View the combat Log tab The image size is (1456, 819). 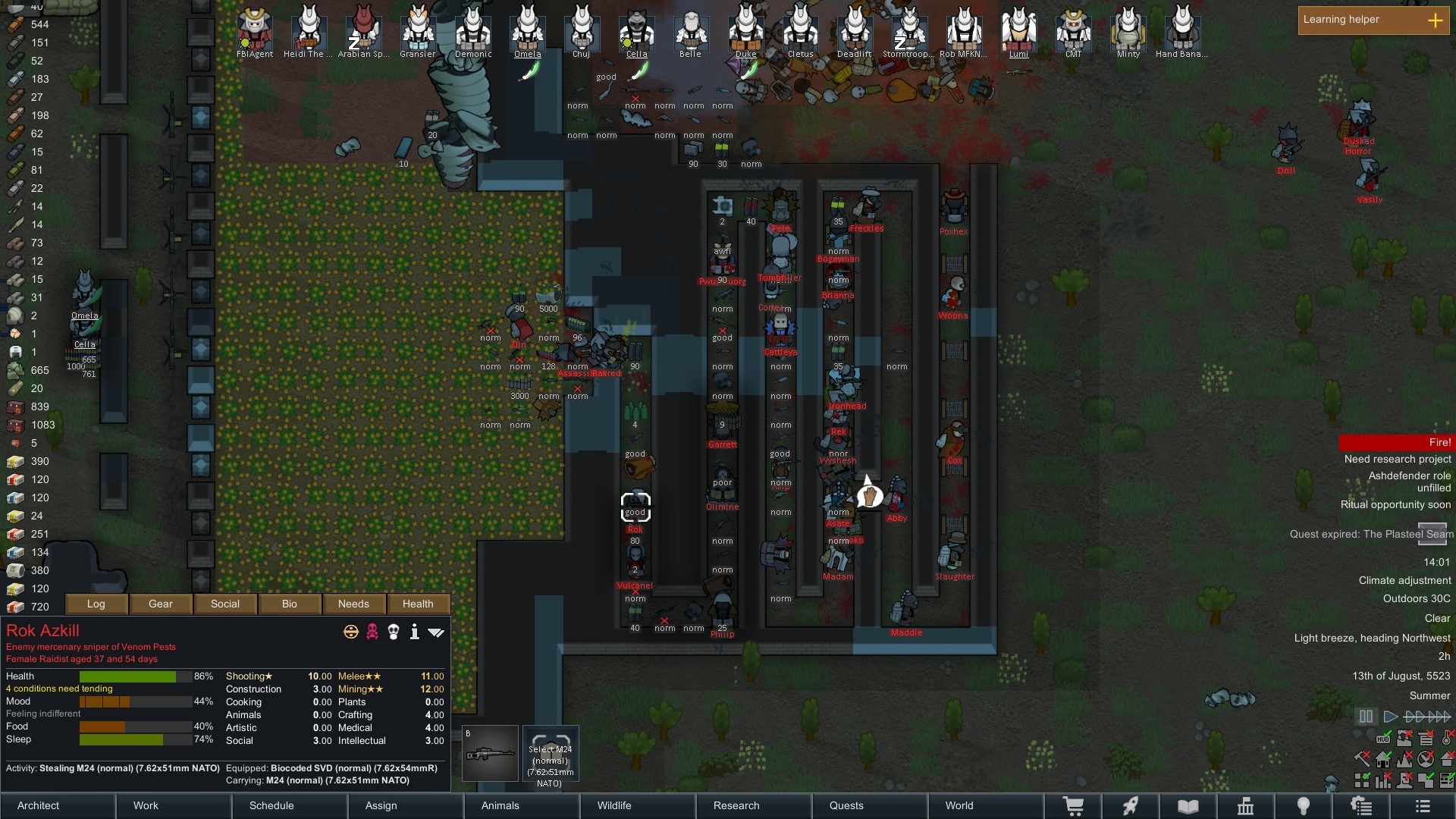pyautogui.click(x=96, y=604)
